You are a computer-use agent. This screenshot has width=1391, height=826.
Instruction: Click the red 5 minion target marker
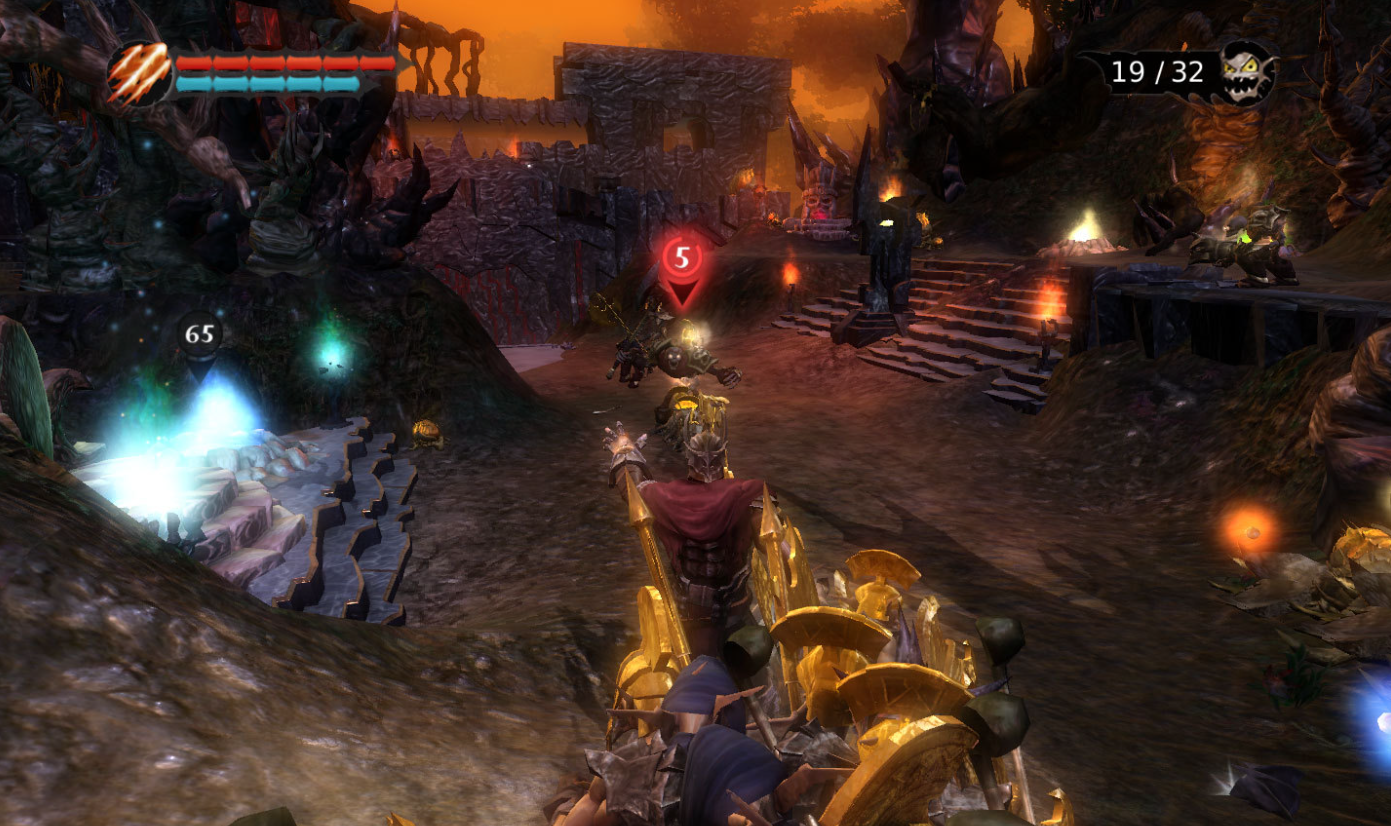[x=684, y=257]
